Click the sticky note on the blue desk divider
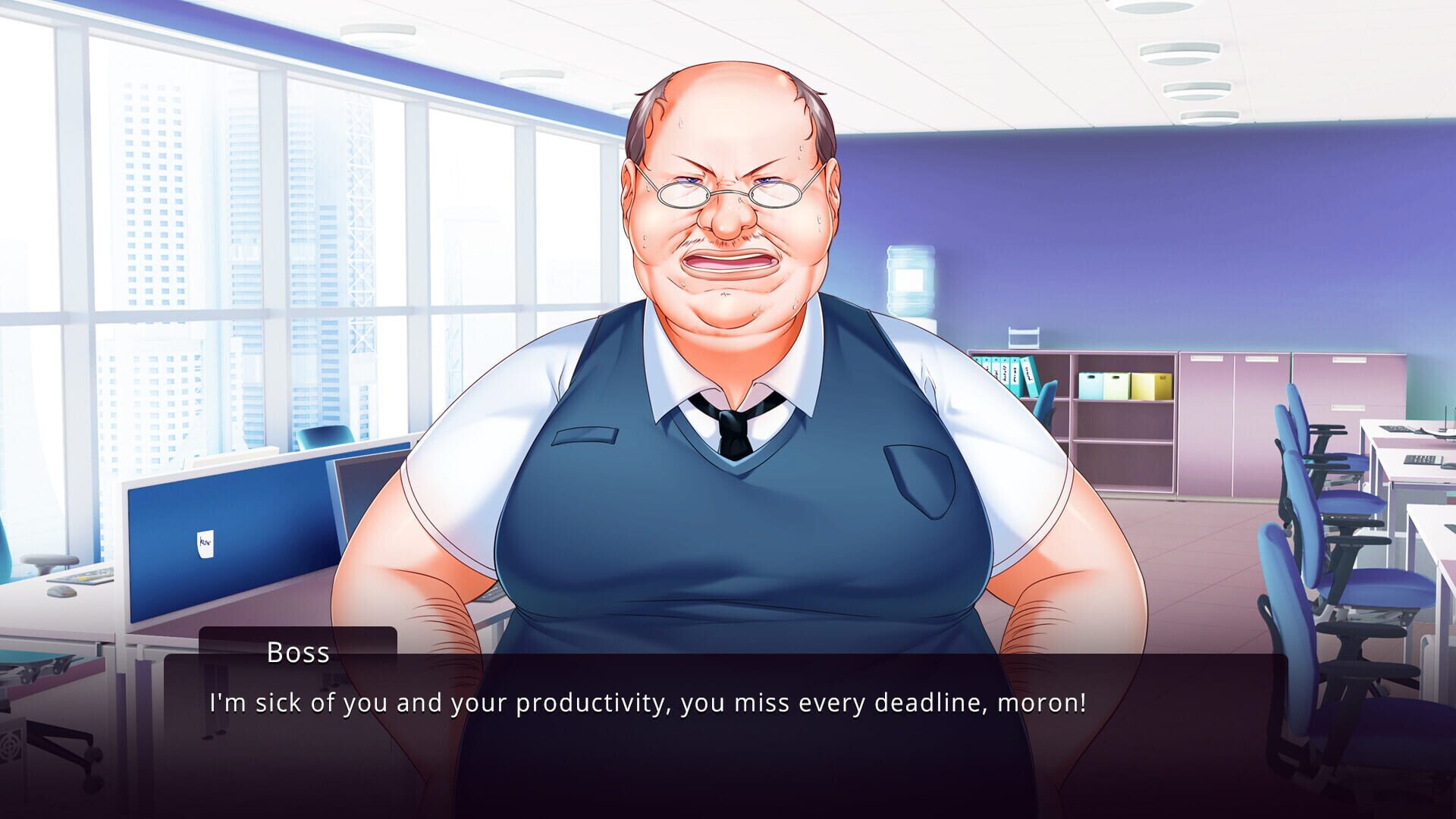The height and width of the screenshot is (819, 1456). [206, 544]
